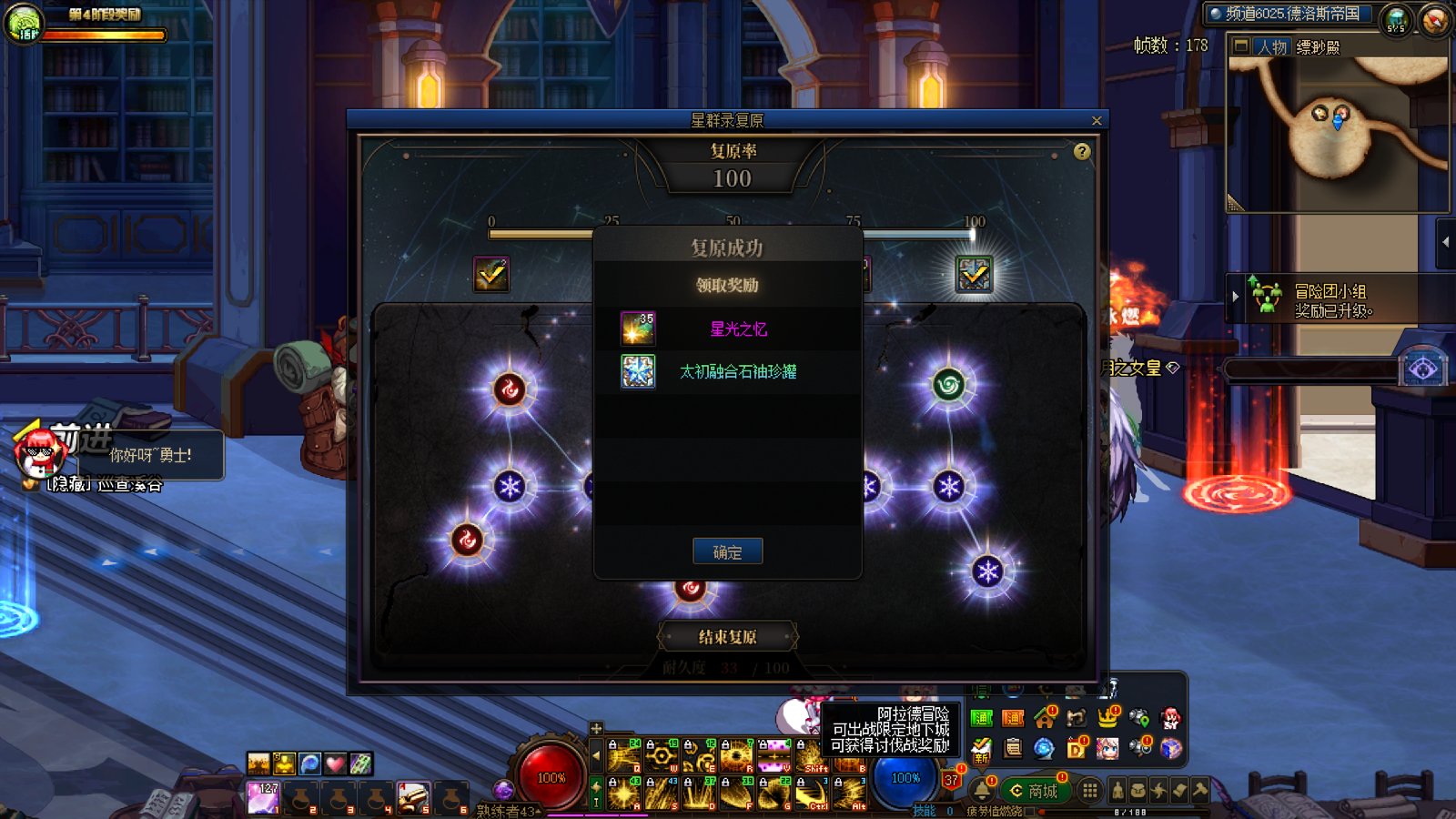Open the channel 频道6025 selector
This screenshot has width=1456, height=819.
(1290, 14)
